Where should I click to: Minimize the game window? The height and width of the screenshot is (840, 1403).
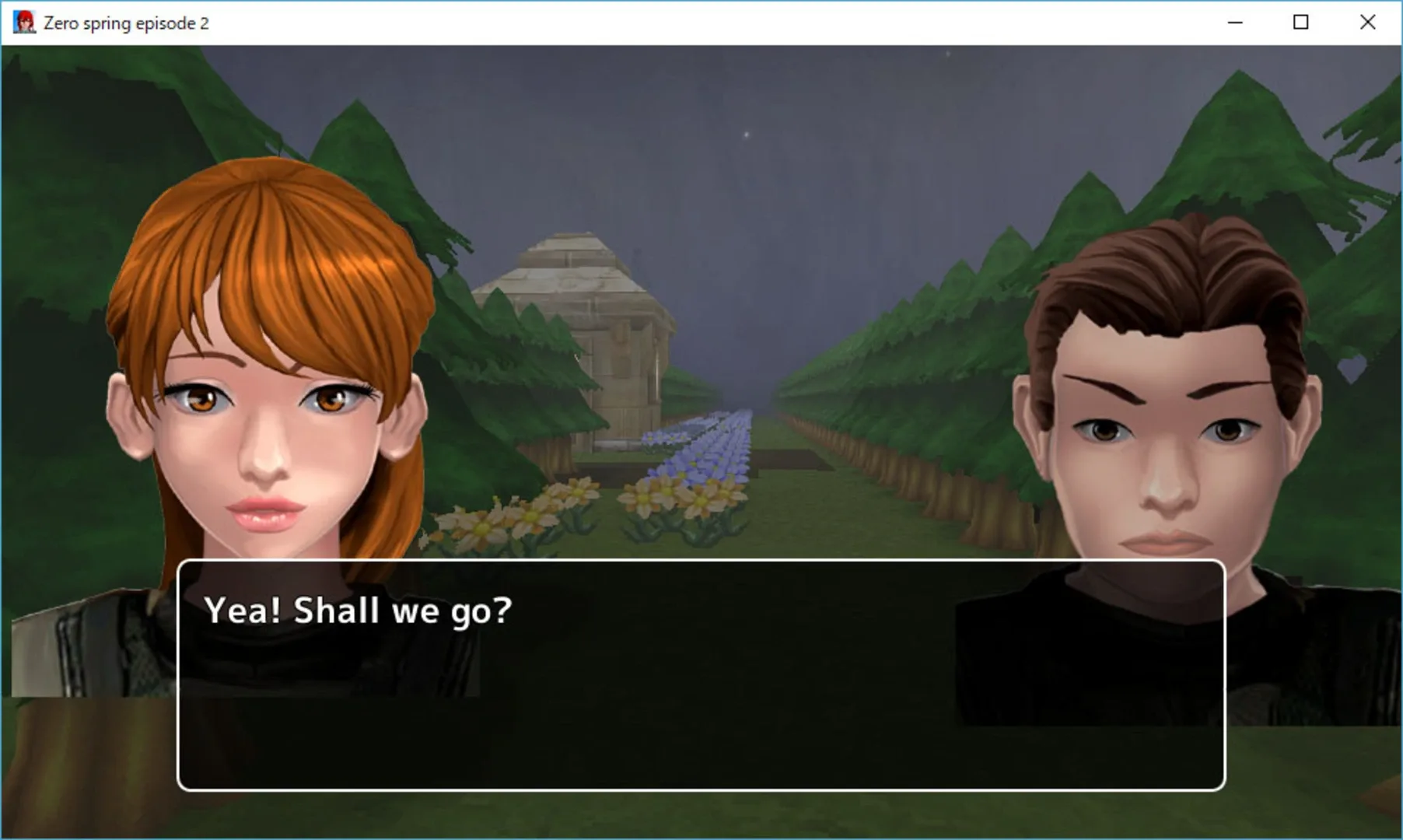1234,23
